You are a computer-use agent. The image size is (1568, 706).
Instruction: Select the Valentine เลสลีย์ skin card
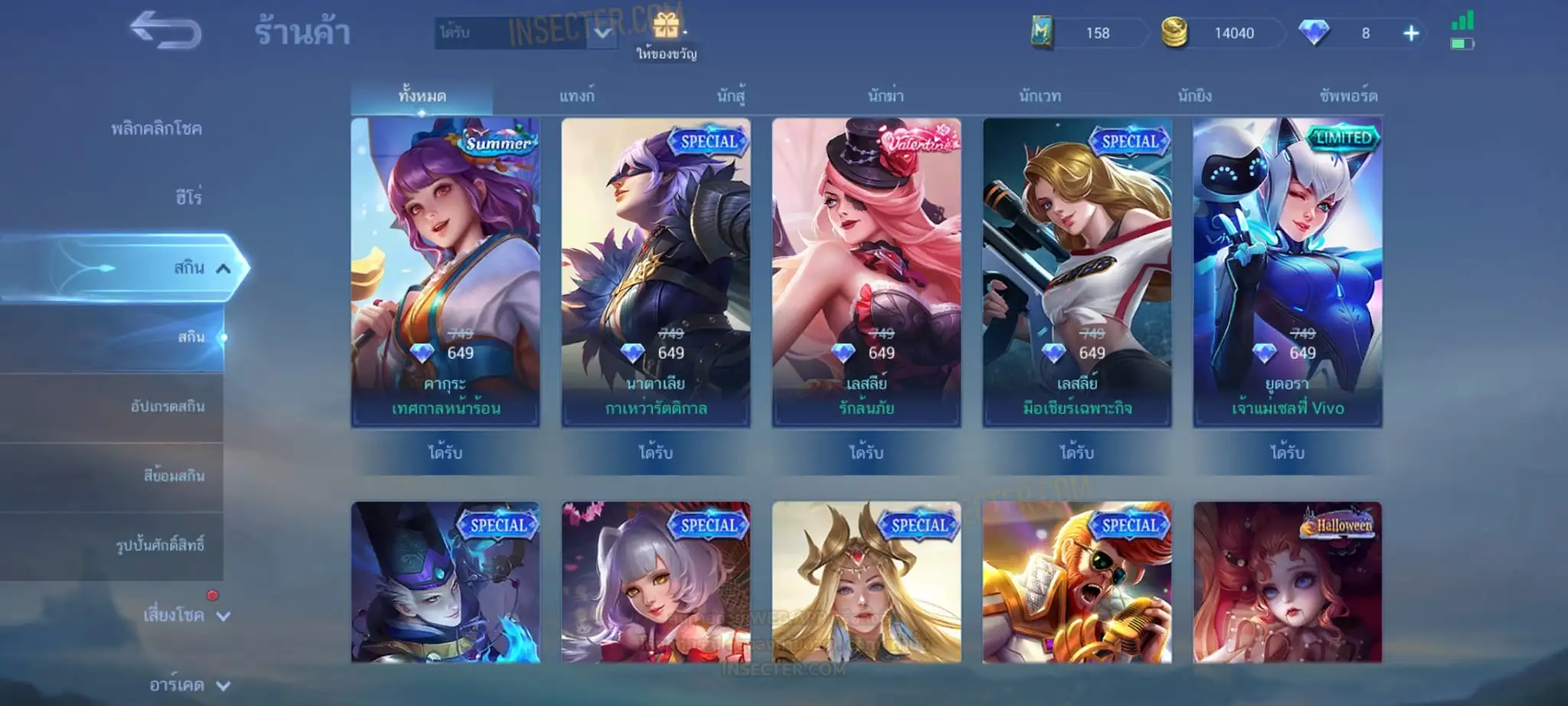[867, 272]
